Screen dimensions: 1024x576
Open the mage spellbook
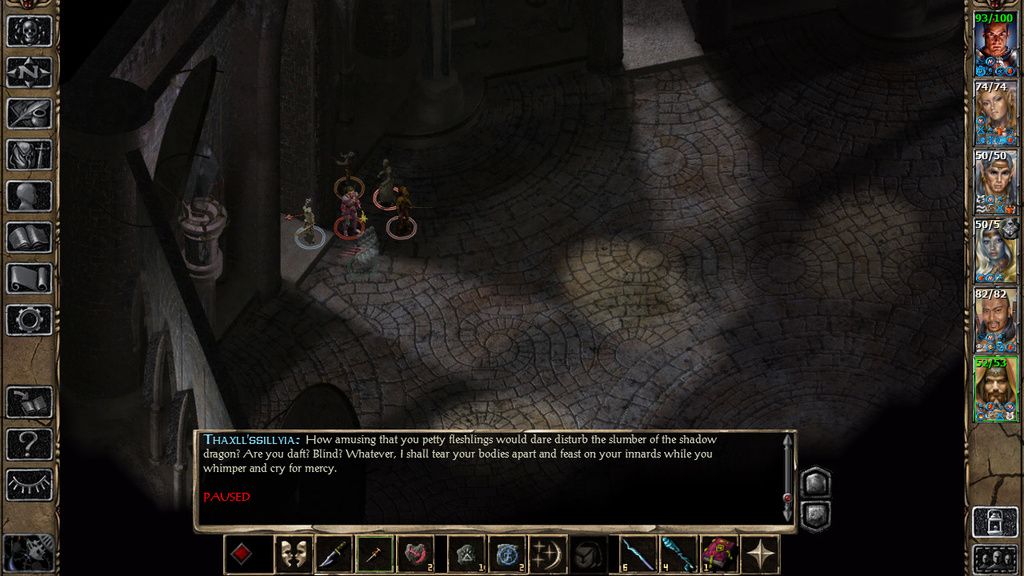pos(29,237)
